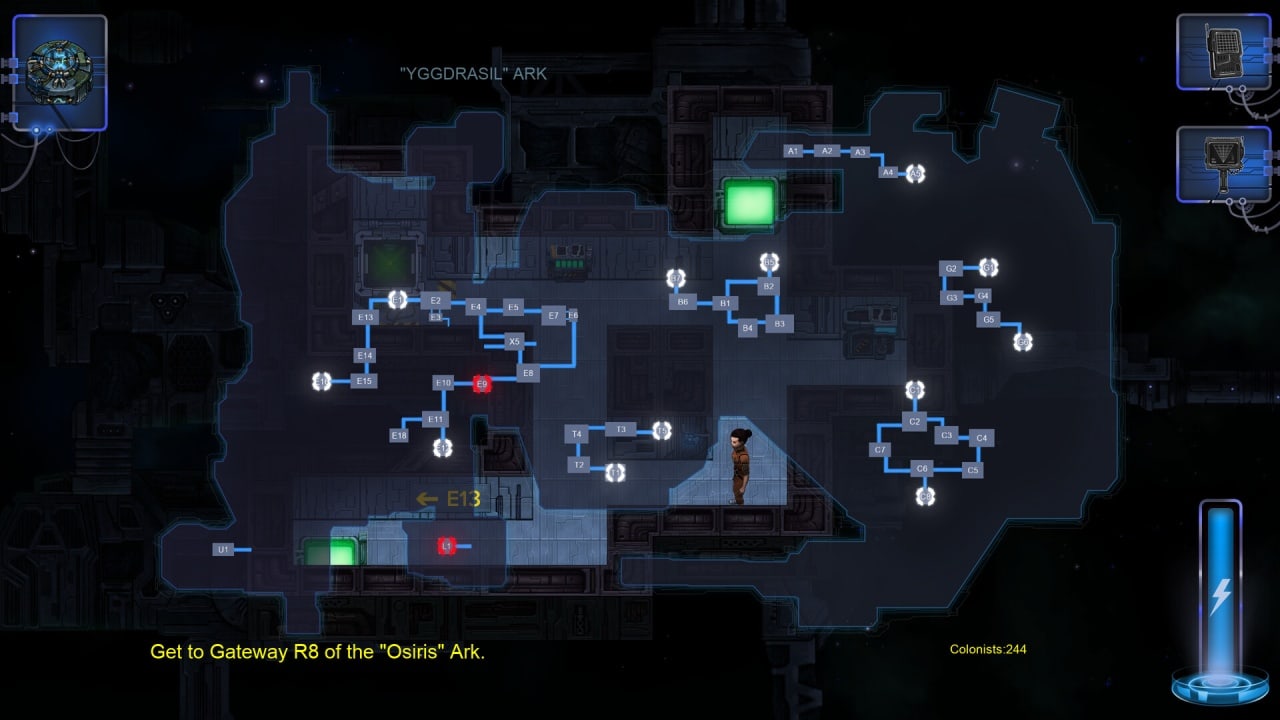Click map node E8
The height and width of the screenshot is (720, 1280).
click(x=529, y=373)
